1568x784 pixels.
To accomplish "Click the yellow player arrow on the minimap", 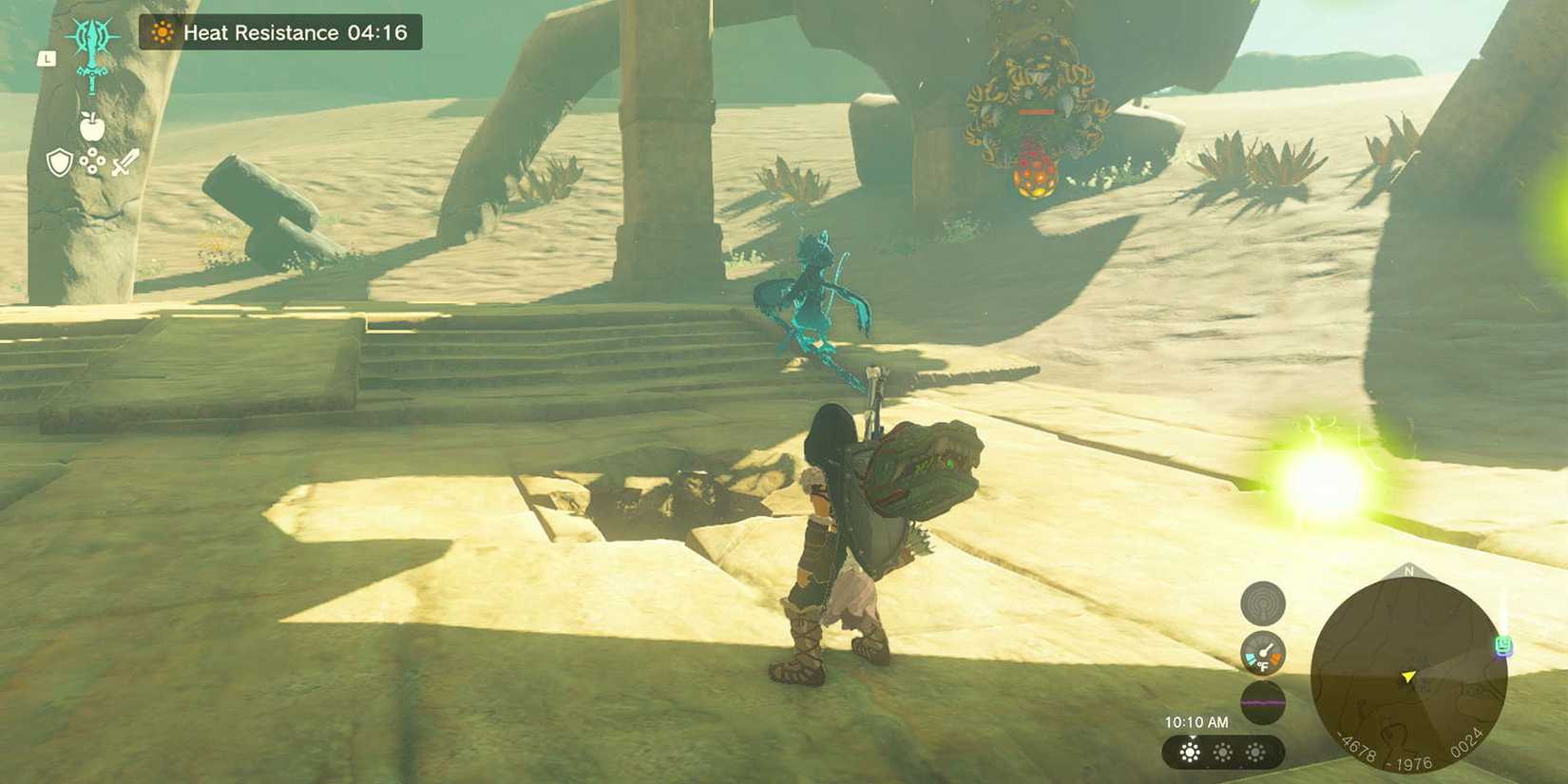I will [1407, 677].
